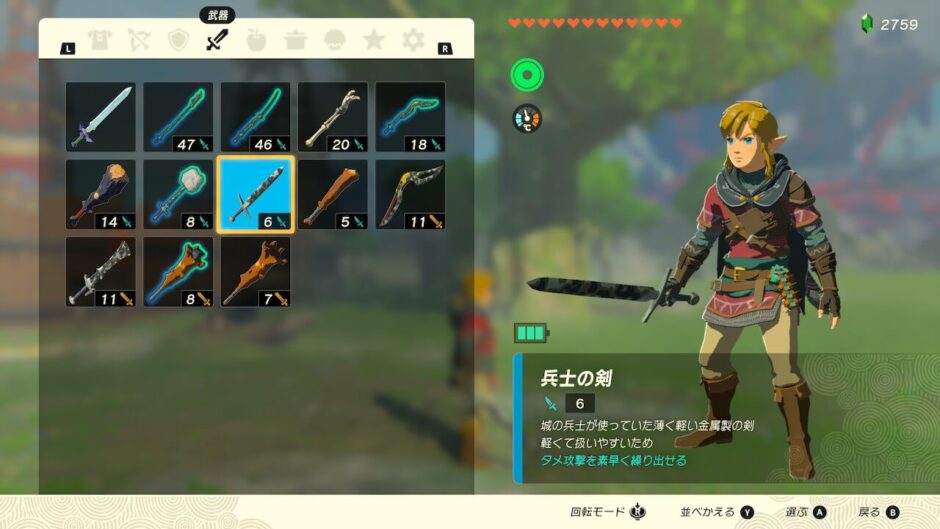Select the two-handed rusty greatsword rated 11
The width and height of the screenshot is (940, 529).
click(x=100, y=271)
